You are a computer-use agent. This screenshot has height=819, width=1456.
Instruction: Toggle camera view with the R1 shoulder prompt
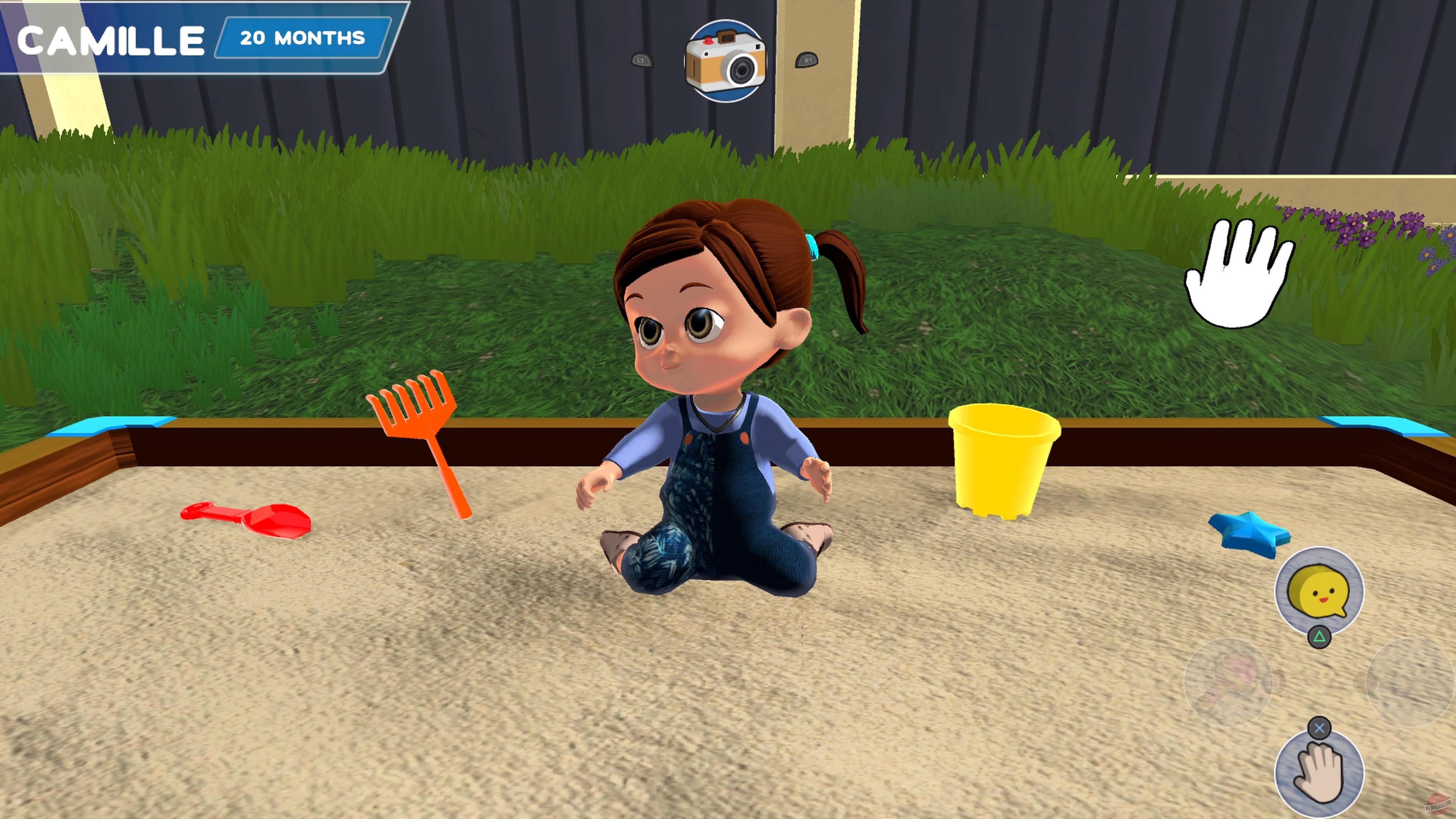pyautogui.click(x=806, y=61)
